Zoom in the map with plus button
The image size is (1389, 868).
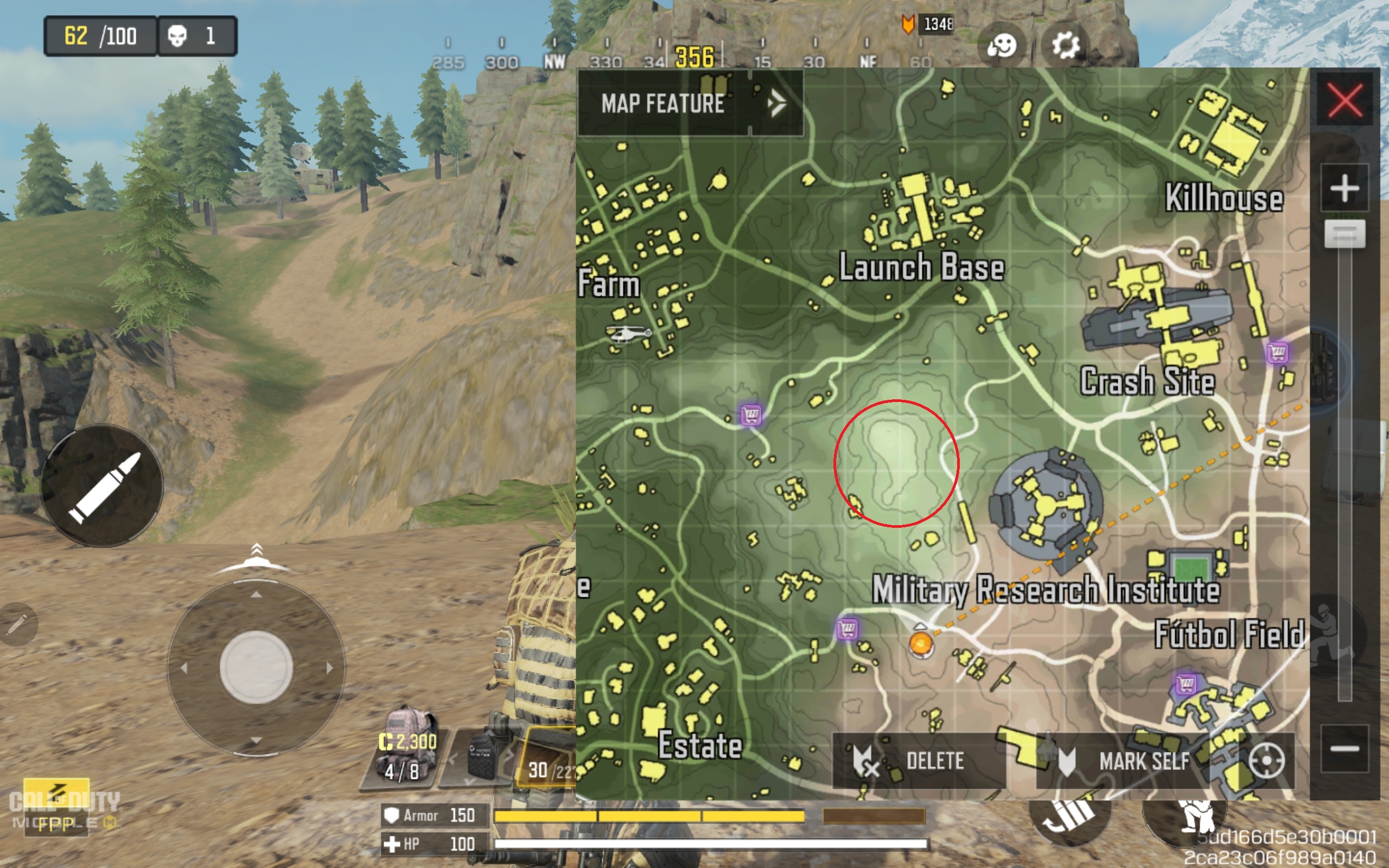tap(1344, 188)
